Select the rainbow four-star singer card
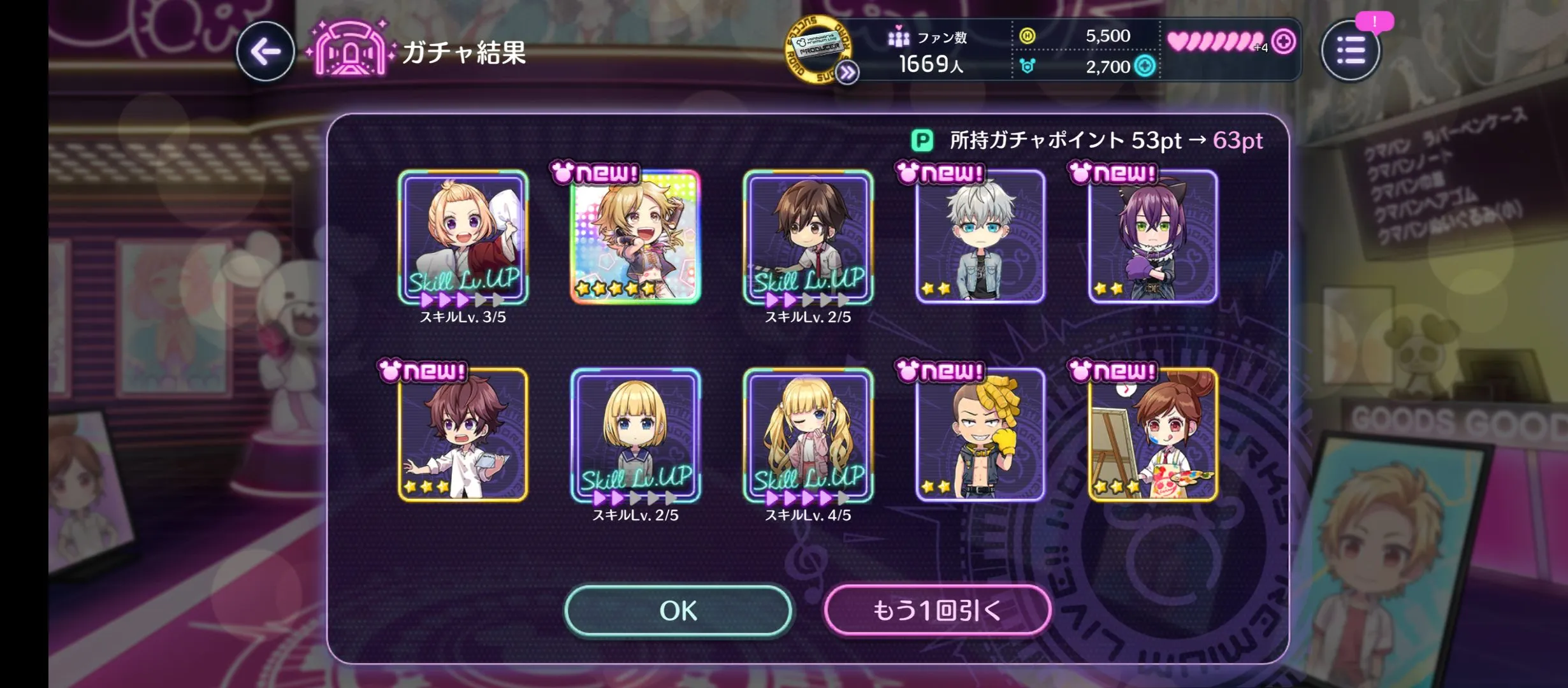Image resolution: width=1568 pixels, height=688 pixels. tap(635, 236)
